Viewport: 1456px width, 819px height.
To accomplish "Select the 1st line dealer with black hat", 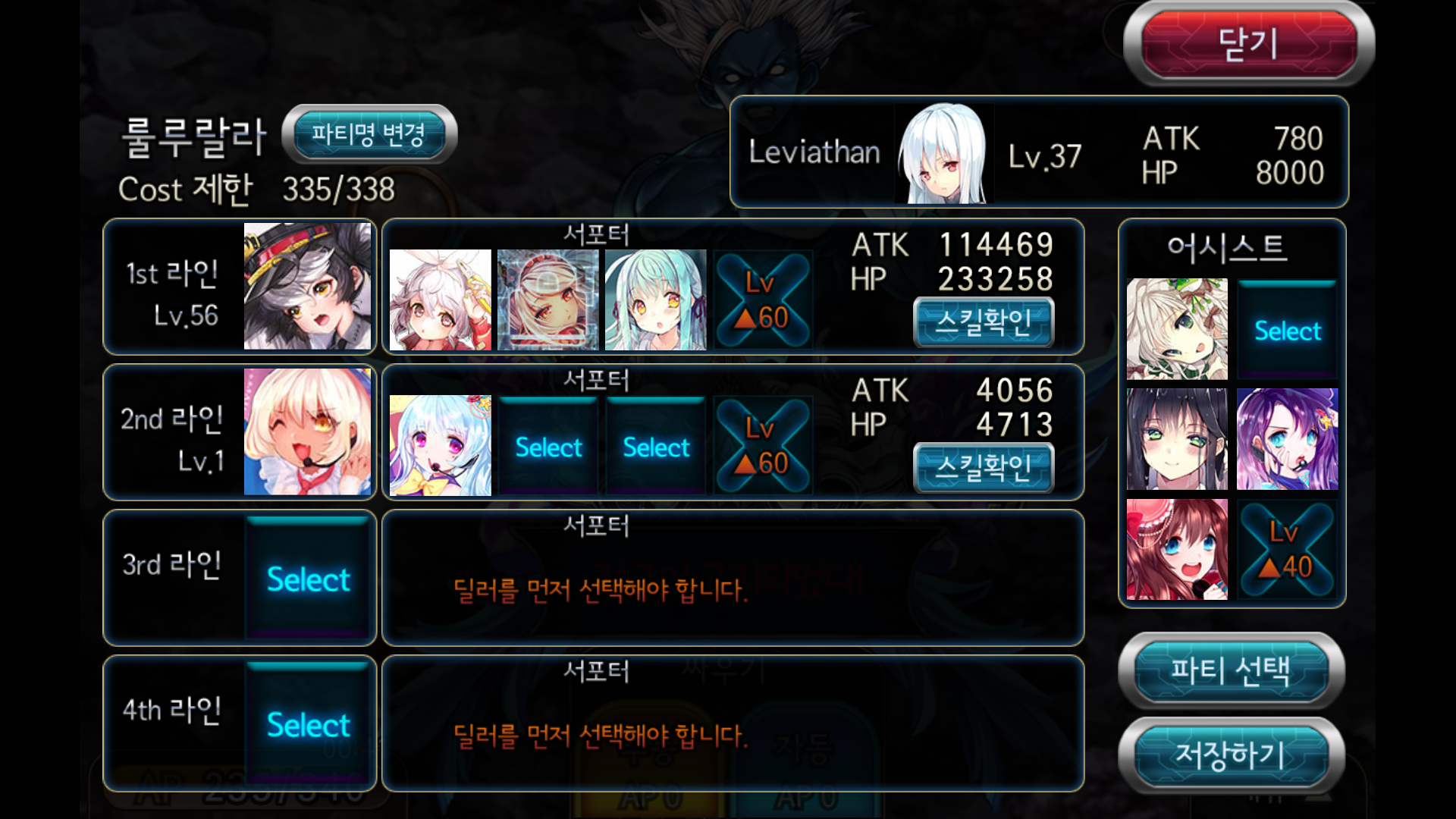I will [307, 287].
